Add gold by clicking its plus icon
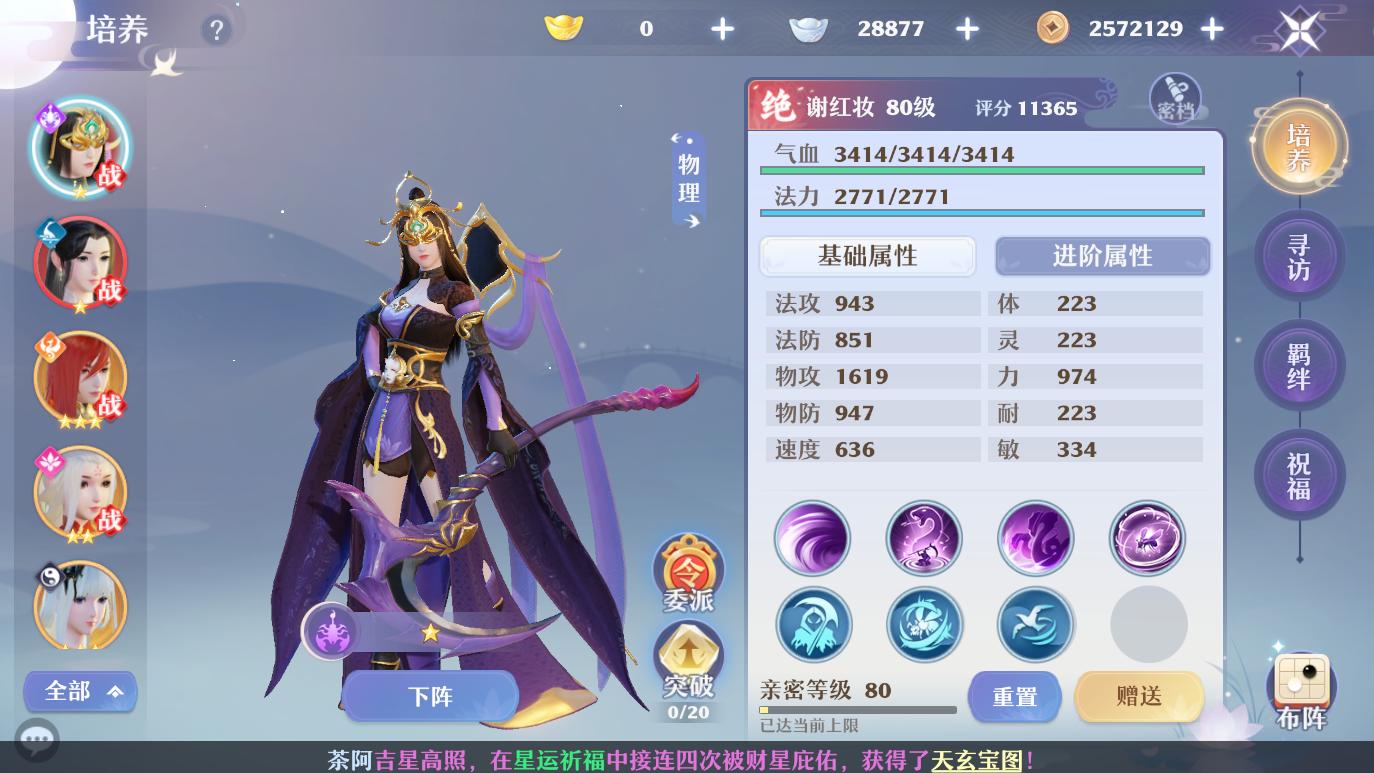Screen dimensions: 1374x773 [x=722, y=28]
